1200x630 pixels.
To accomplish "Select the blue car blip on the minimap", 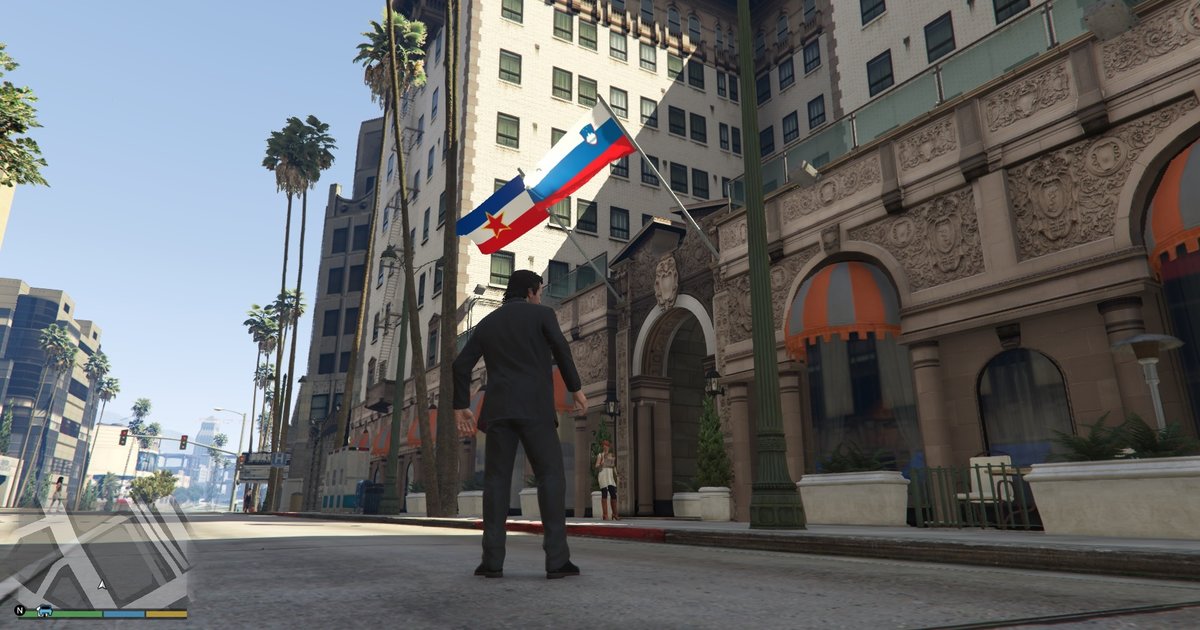I will [45, 610].
